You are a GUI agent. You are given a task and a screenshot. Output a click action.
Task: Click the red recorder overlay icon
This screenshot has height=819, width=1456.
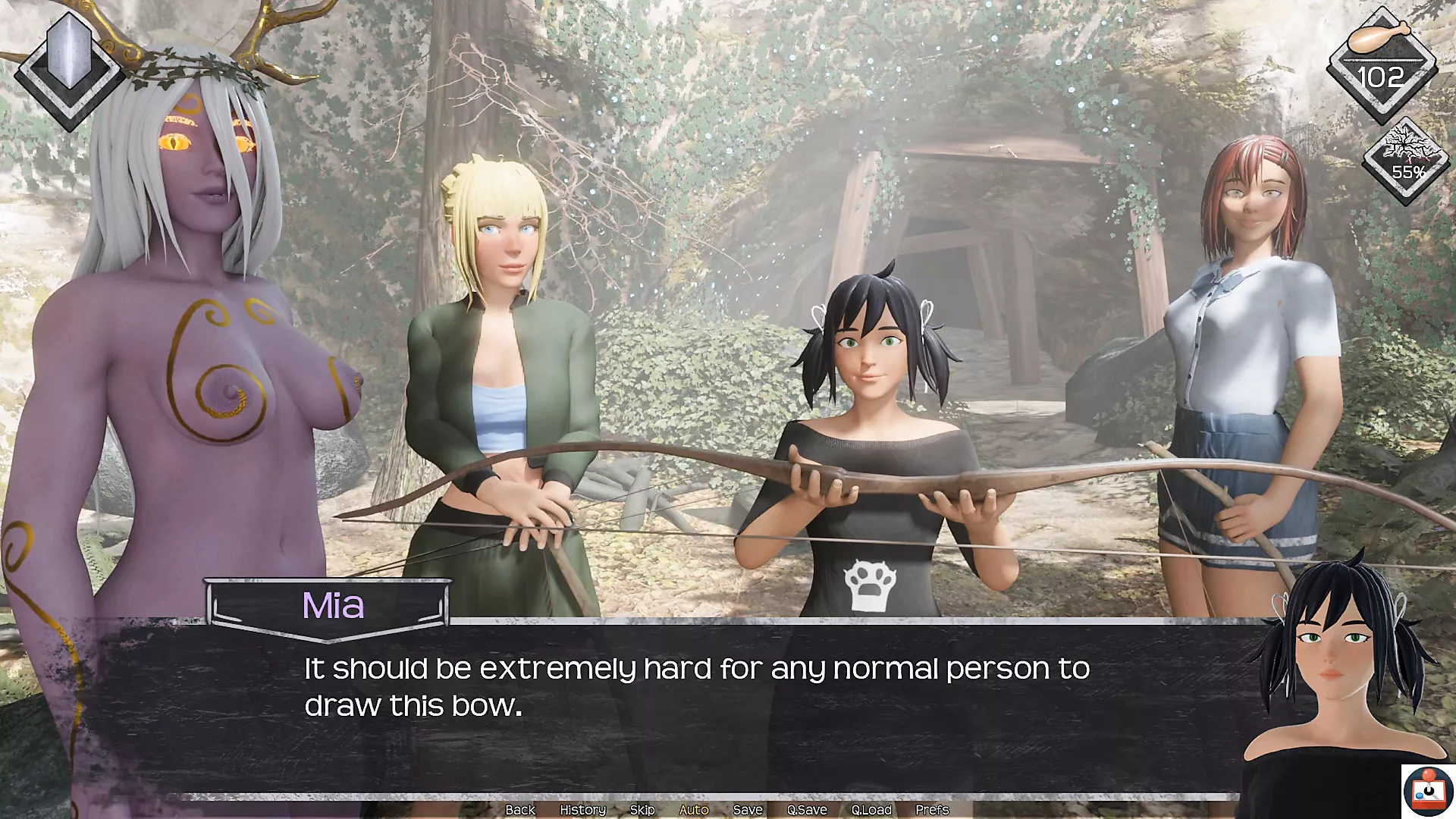click(1428, 791)
